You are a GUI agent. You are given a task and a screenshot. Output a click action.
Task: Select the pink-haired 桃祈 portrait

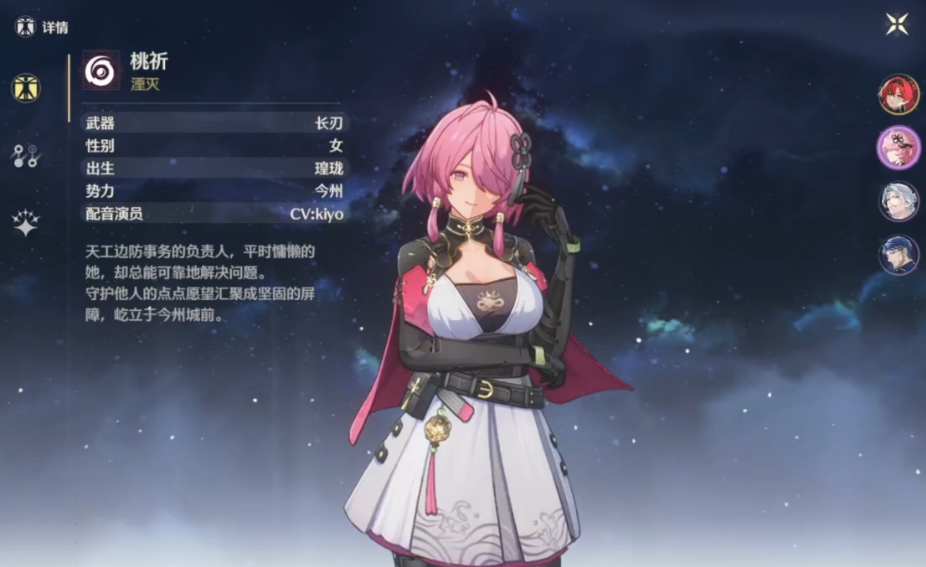coord(898,148)
